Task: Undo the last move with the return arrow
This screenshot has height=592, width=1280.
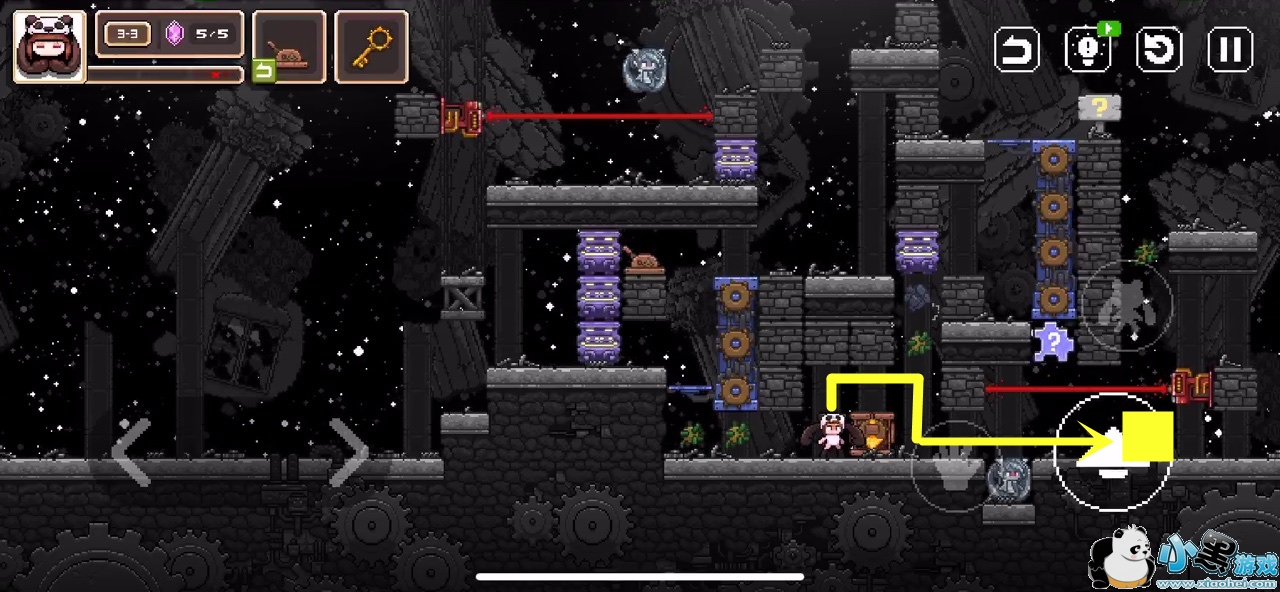Action: coord(1017,49)
